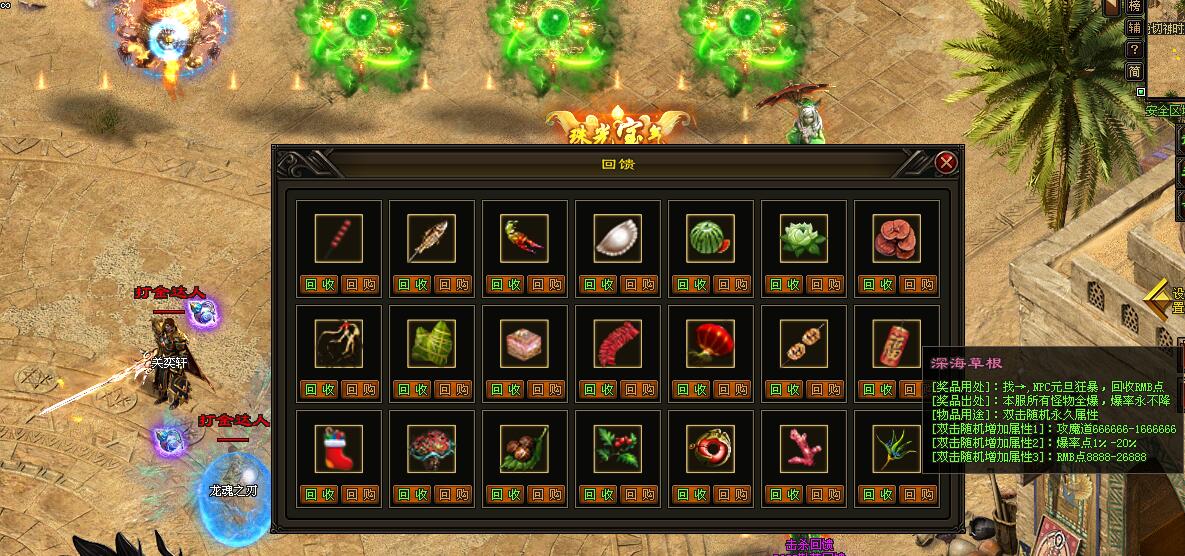Toggle the 简 simple mode button
This screenshot has height=556, width=1185.
coord(1134,71)
